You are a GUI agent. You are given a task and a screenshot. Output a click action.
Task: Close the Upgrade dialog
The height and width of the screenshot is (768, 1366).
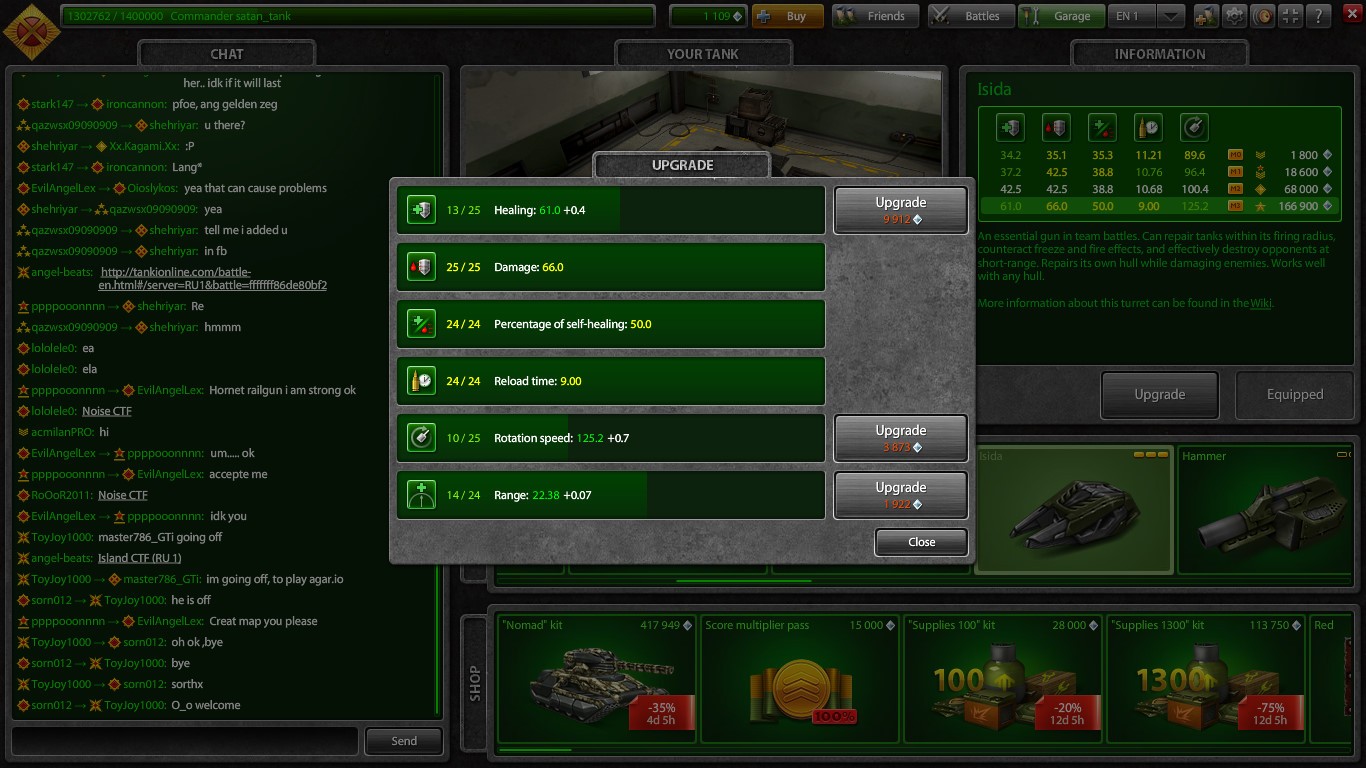pyautogui.click(x=921, y=542)
